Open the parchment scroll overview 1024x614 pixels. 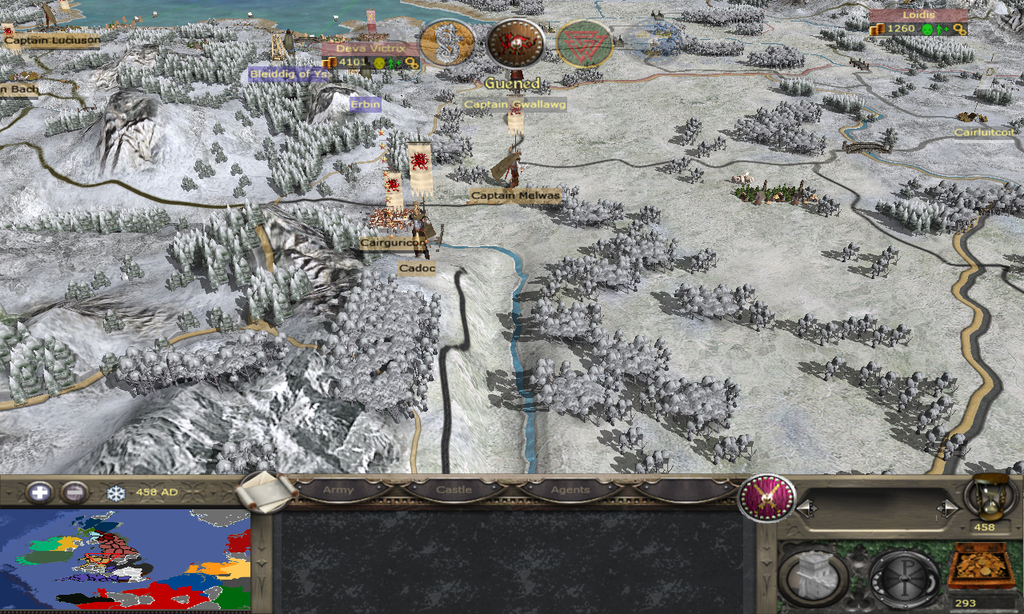click(x=265, y=490)
